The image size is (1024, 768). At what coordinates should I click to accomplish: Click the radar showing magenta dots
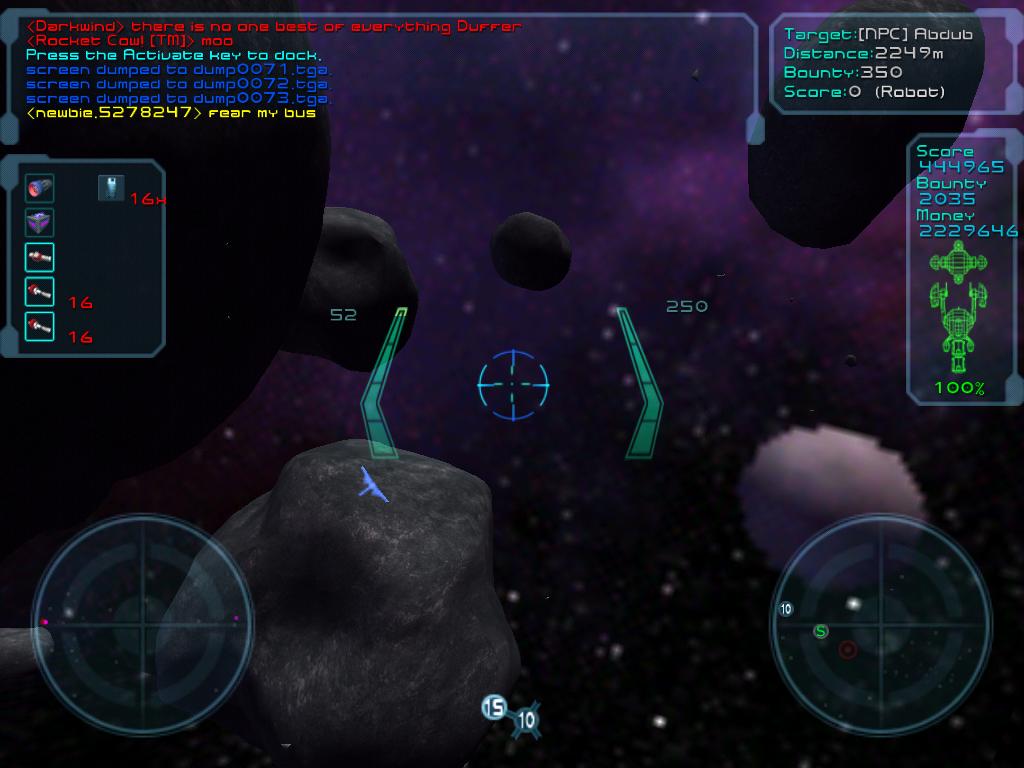(142, 625)
